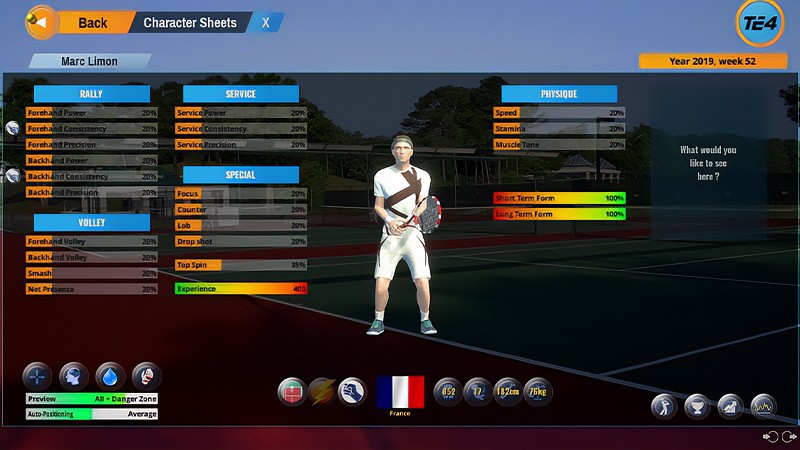Show the line graph statistics icon
Viewport: 800px width, 450px height.
click(x=763, y=406)
